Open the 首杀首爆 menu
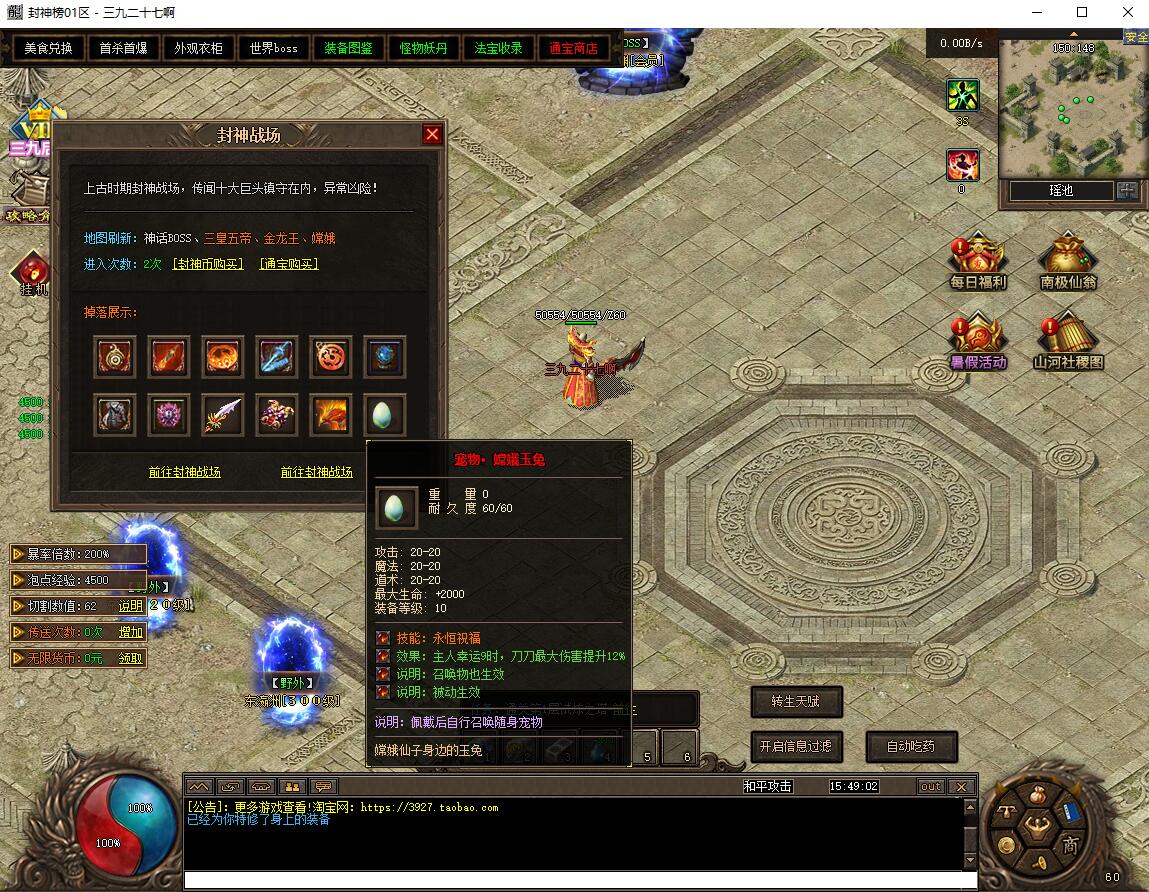Screen dimensions: 1149x892 click(x=124, y=48)
